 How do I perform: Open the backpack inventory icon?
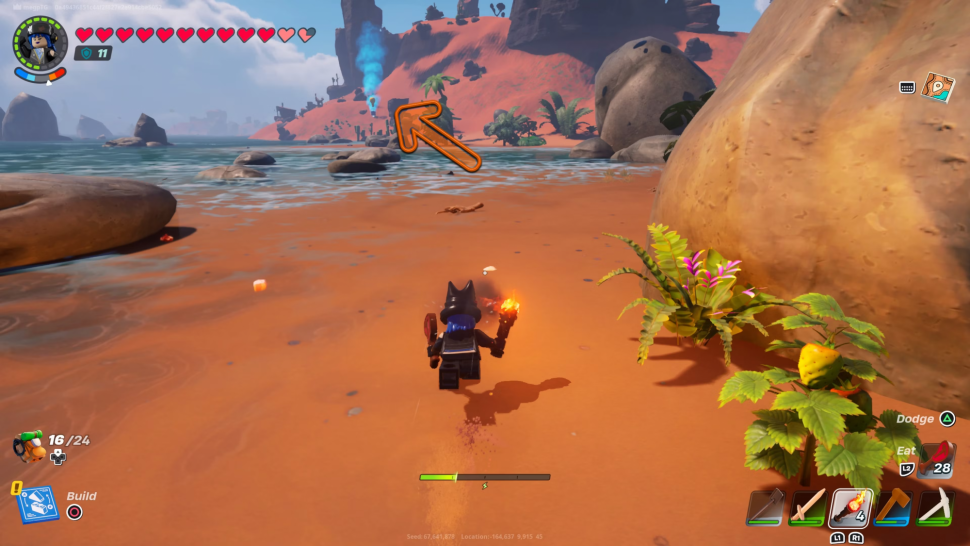(x=29, y=445)
